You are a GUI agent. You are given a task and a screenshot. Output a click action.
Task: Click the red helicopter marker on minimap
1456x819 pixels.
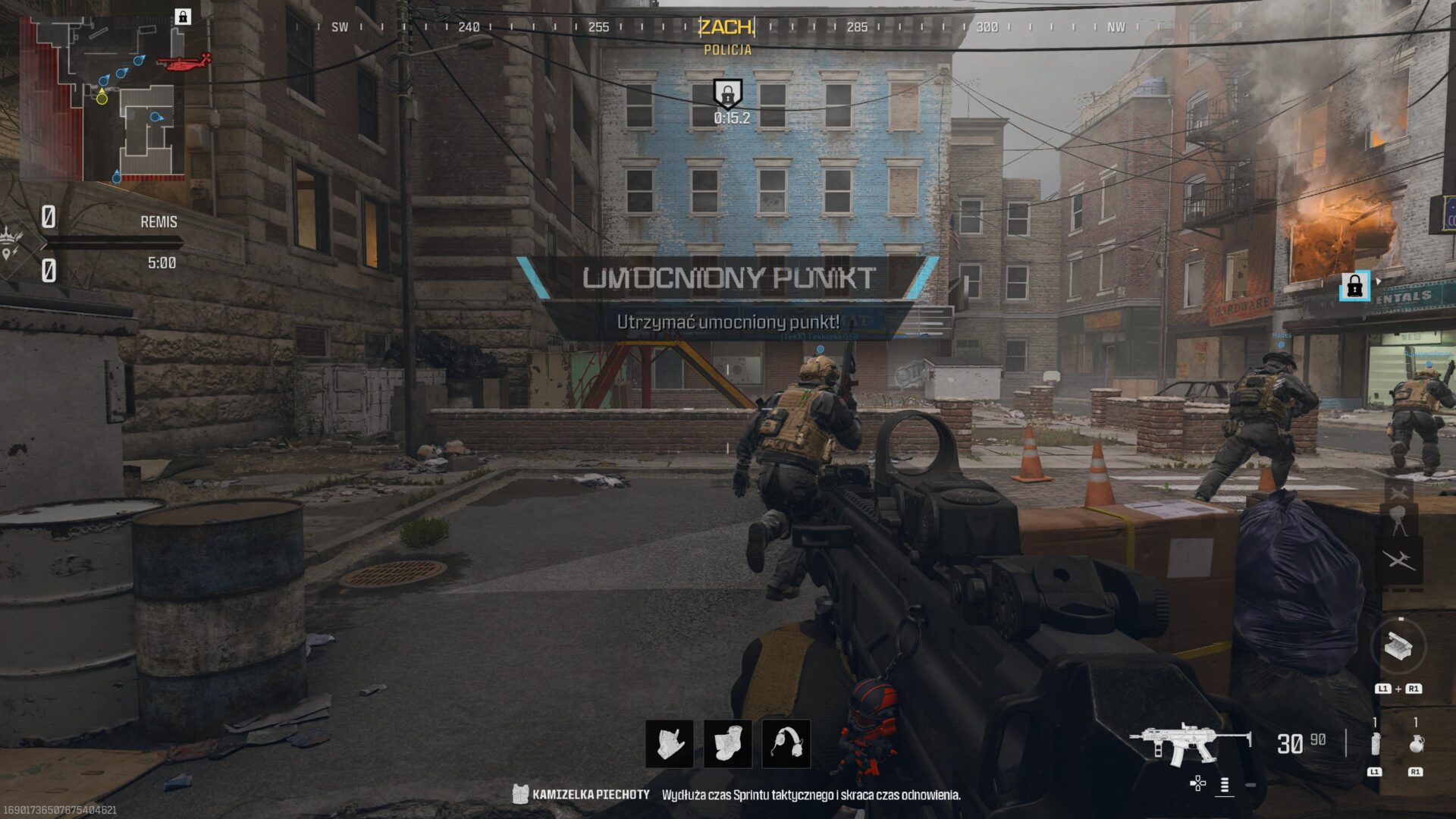184,62
